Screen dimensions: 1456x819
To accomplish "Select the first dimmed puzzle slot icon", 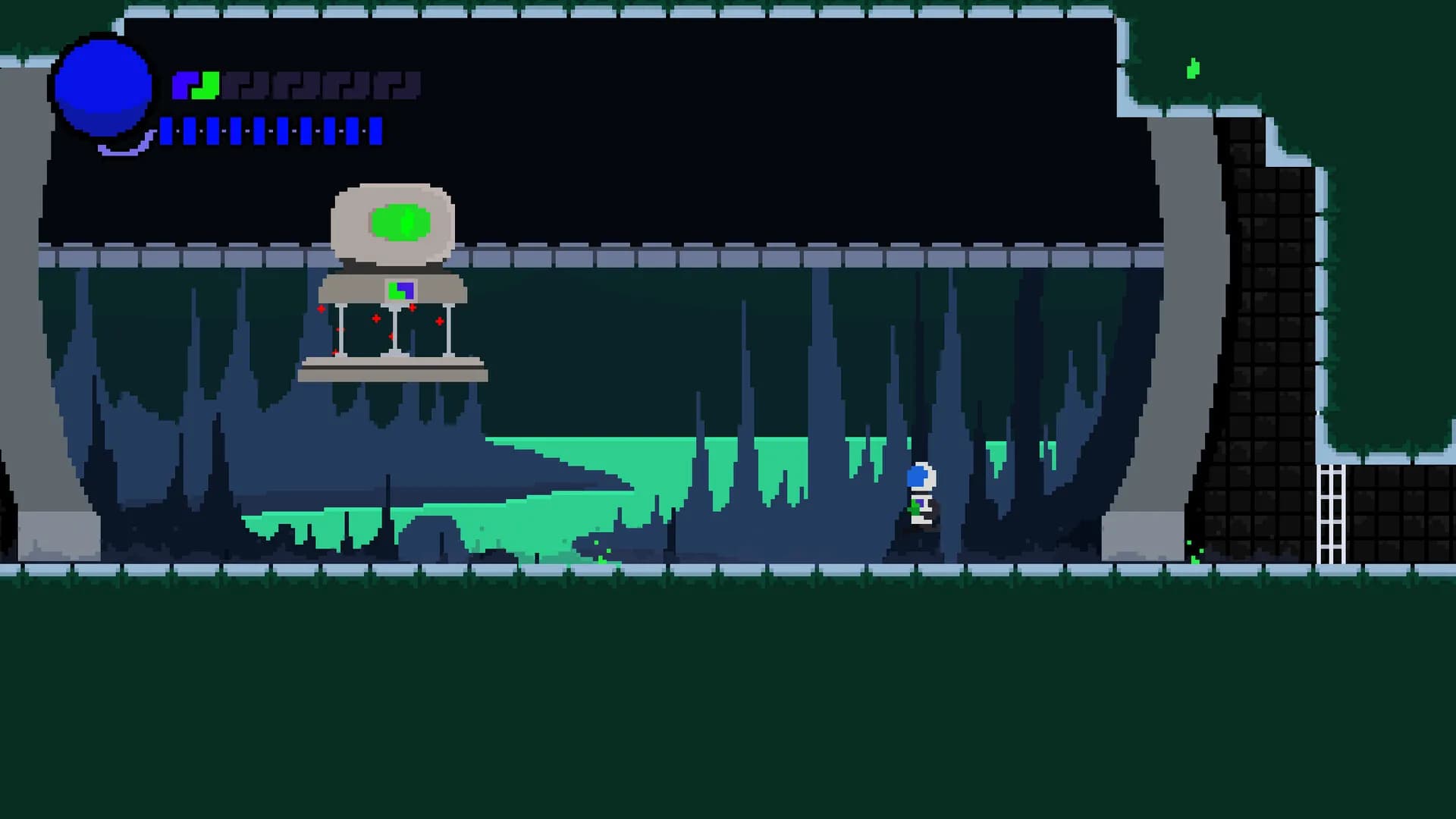I will 245,85.
